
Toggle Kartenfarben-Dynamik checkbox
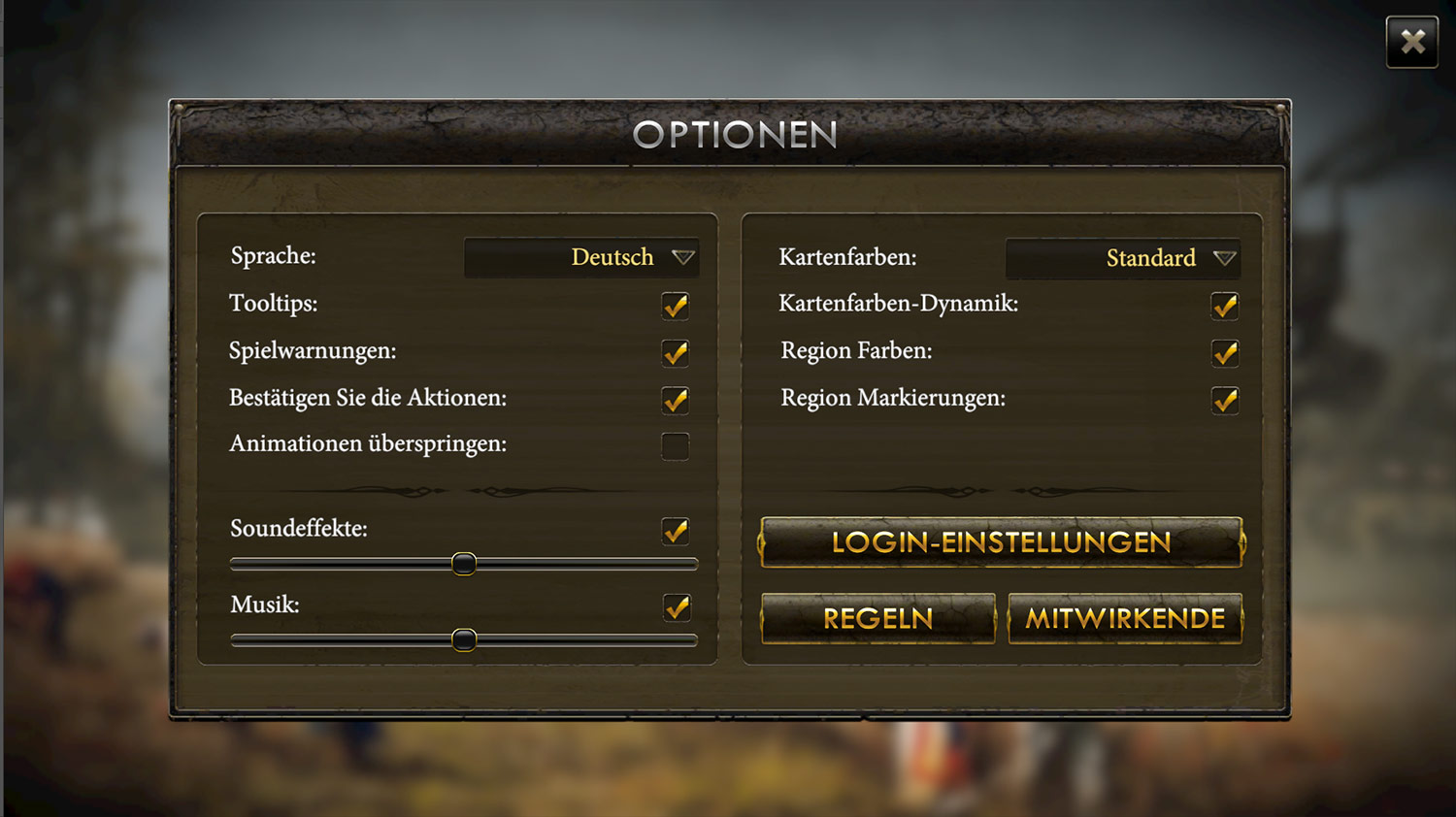(x=1224, y=307)
